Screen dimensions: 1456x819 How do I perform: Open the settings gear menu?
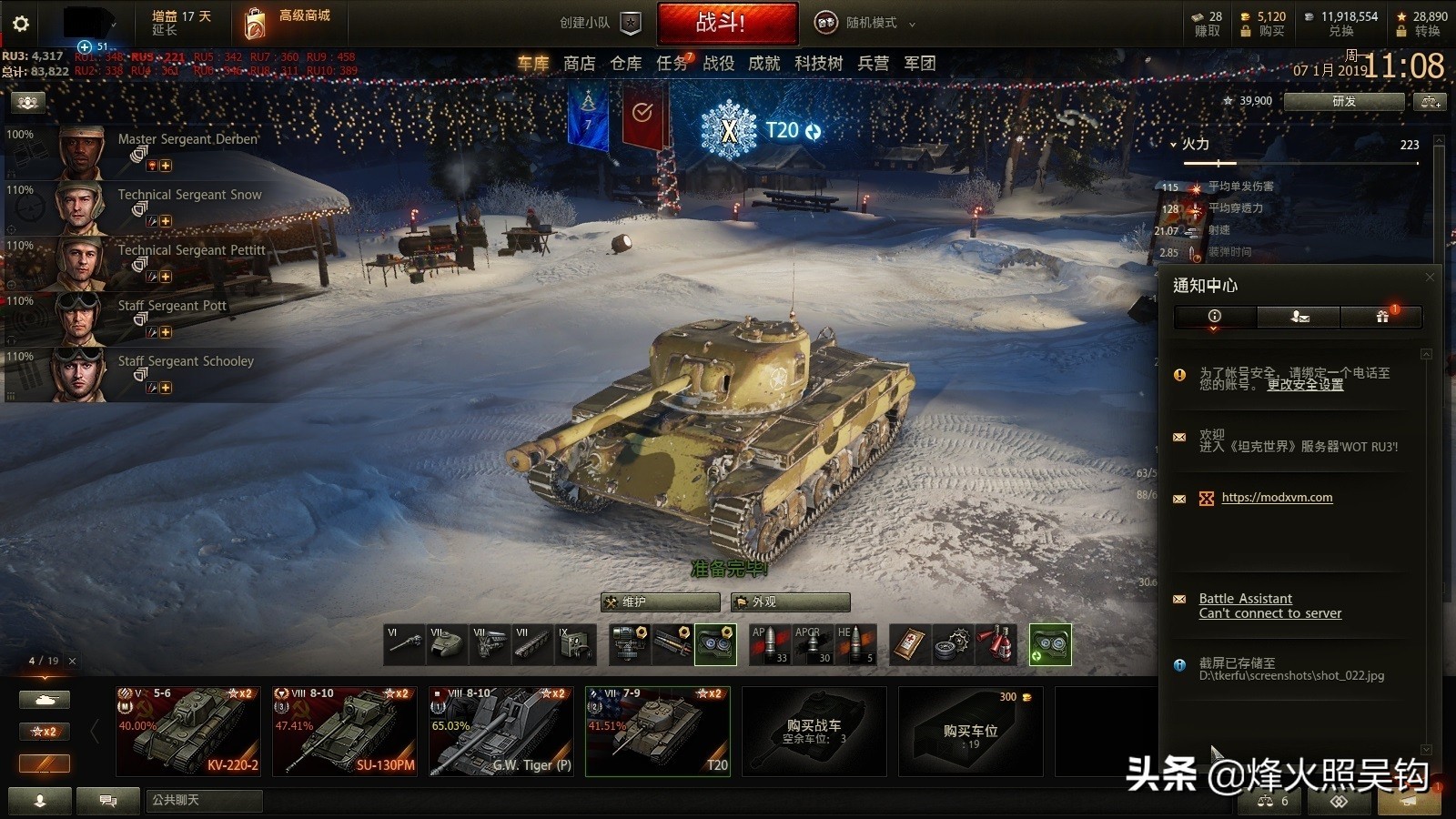(x=21, y=24)
